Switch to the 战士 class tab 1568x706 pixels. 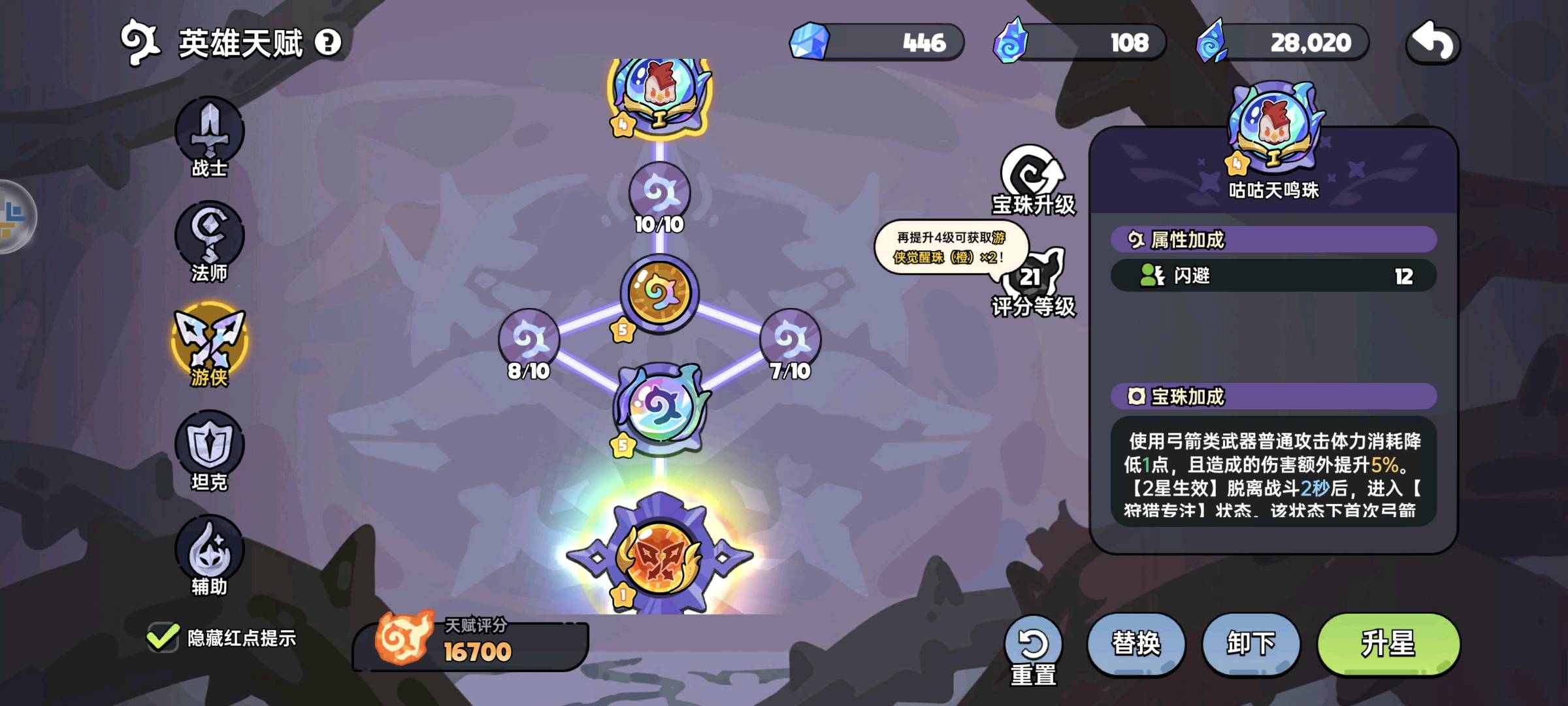pyautogui.click(x=209, y=135)
